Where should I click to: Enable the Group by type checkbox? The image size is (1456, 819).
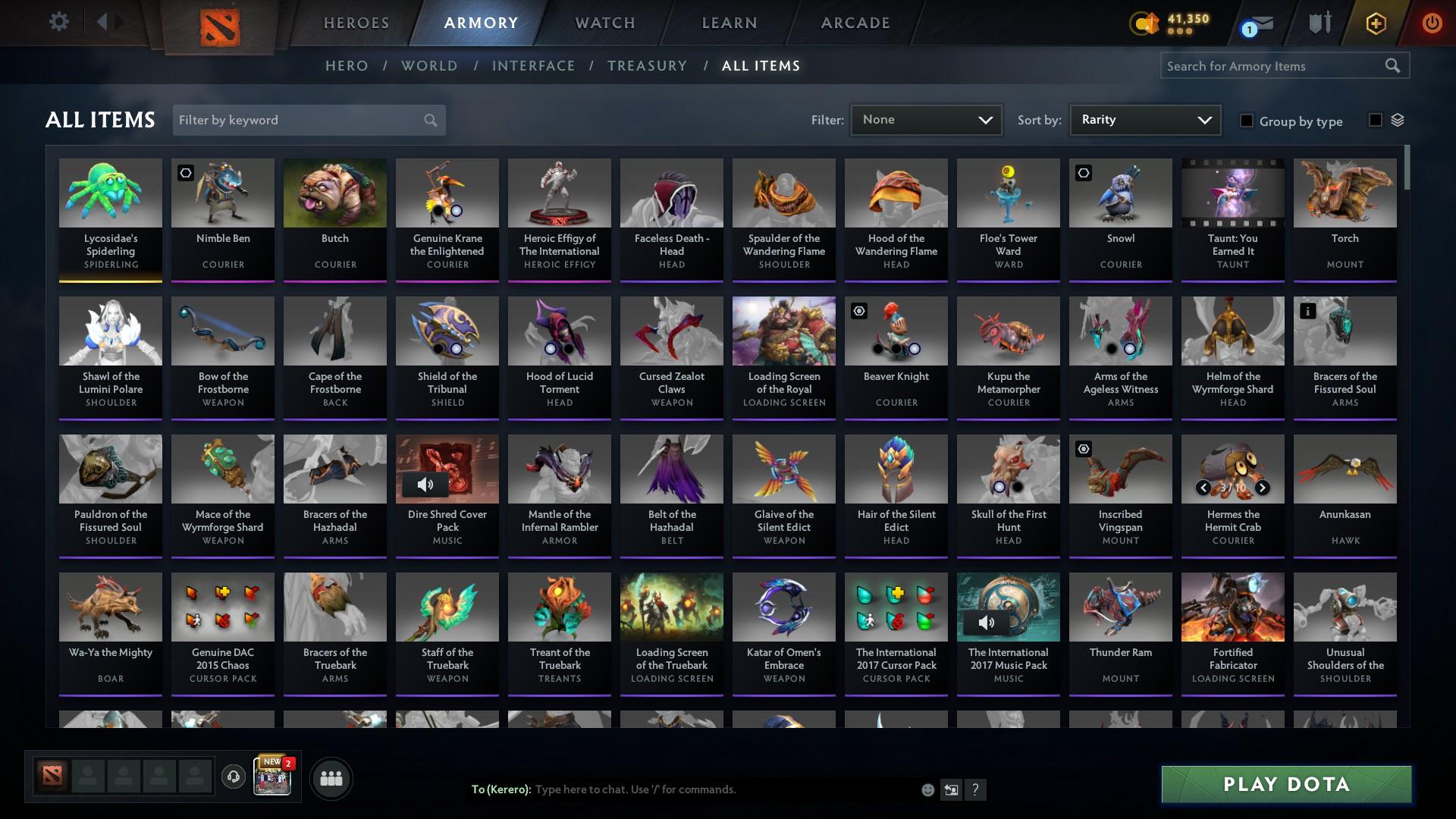pos(1247,121)
